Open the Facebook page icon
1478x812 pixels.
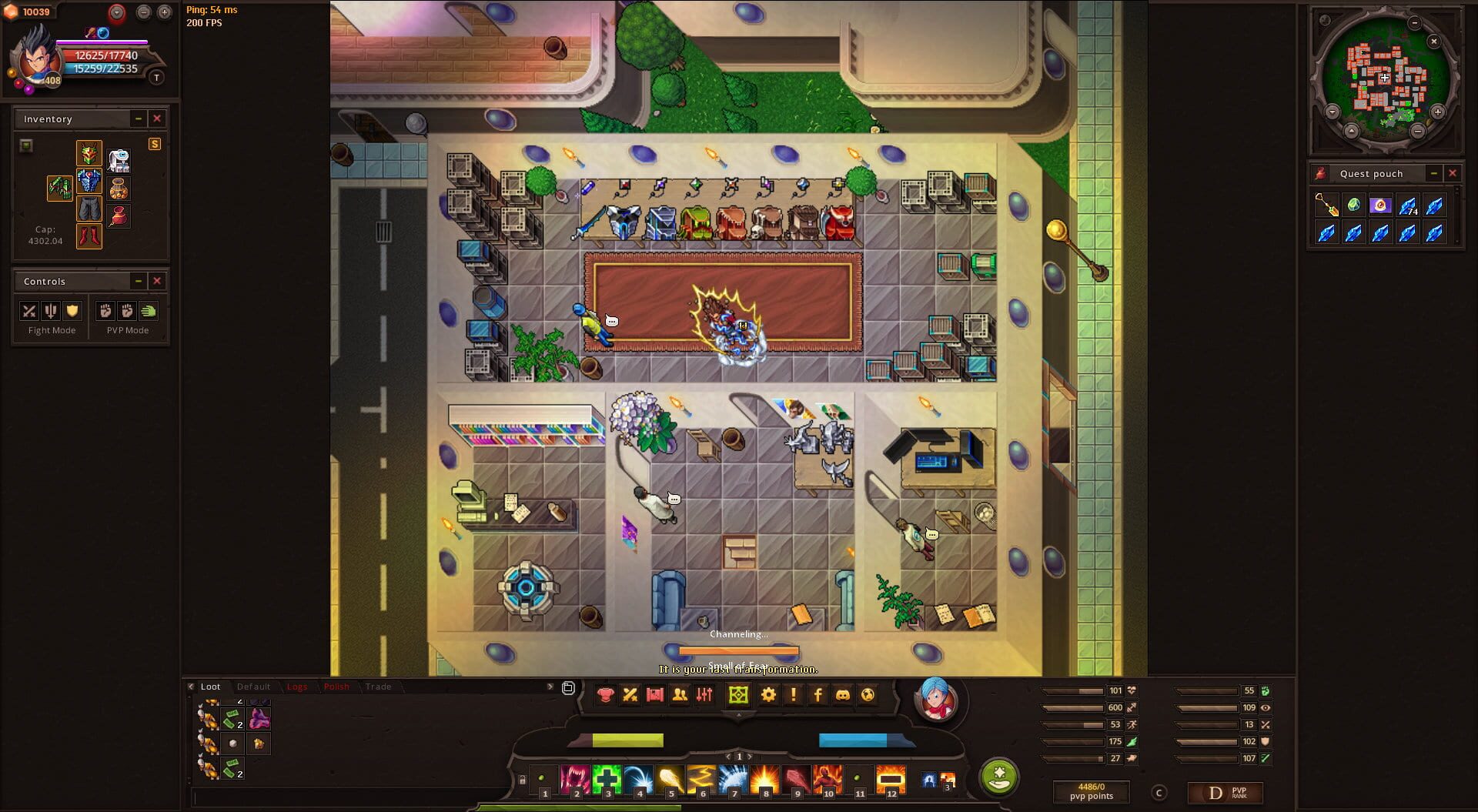818,695
